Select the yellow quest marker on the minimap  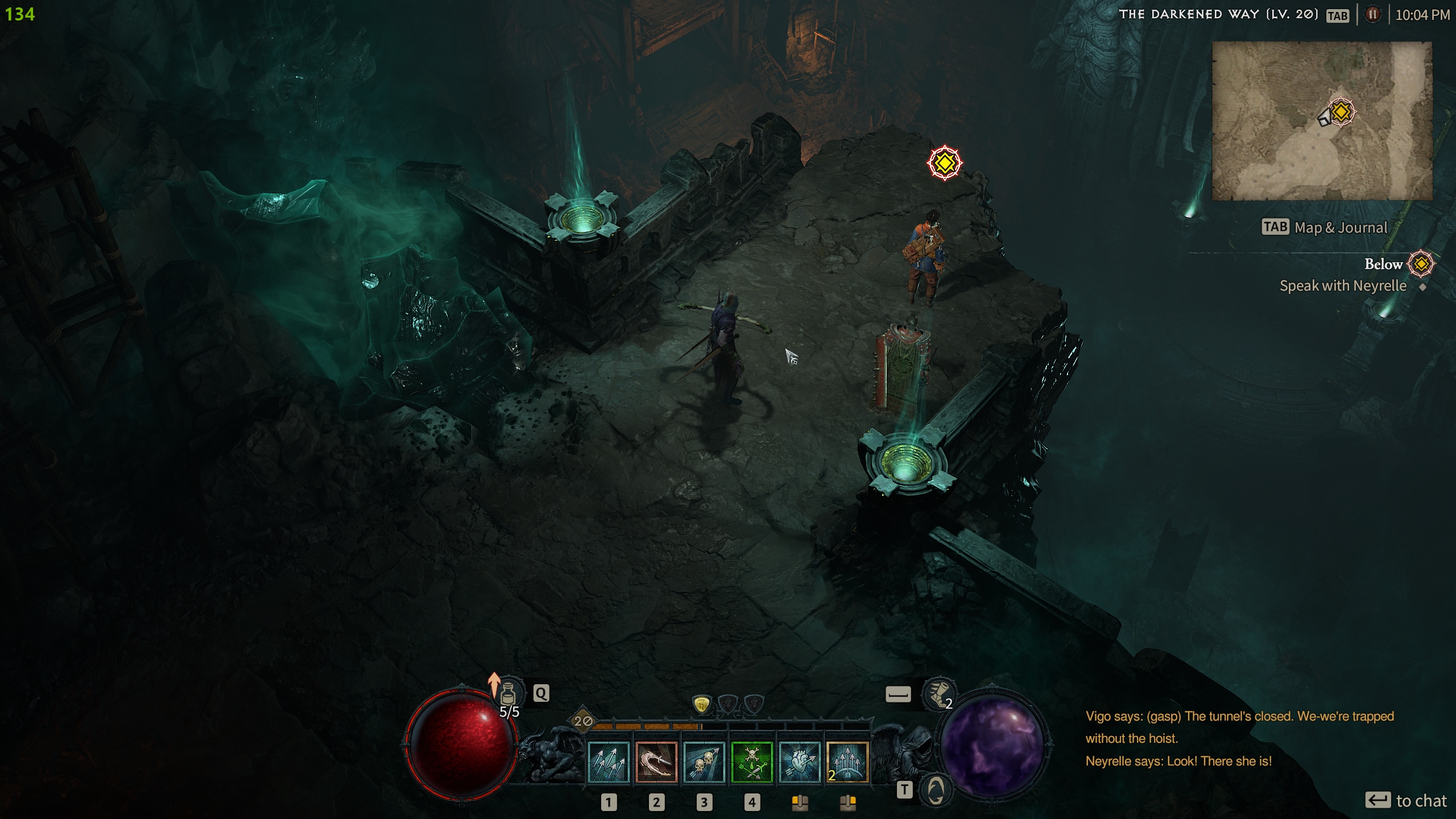[1341, 111]
